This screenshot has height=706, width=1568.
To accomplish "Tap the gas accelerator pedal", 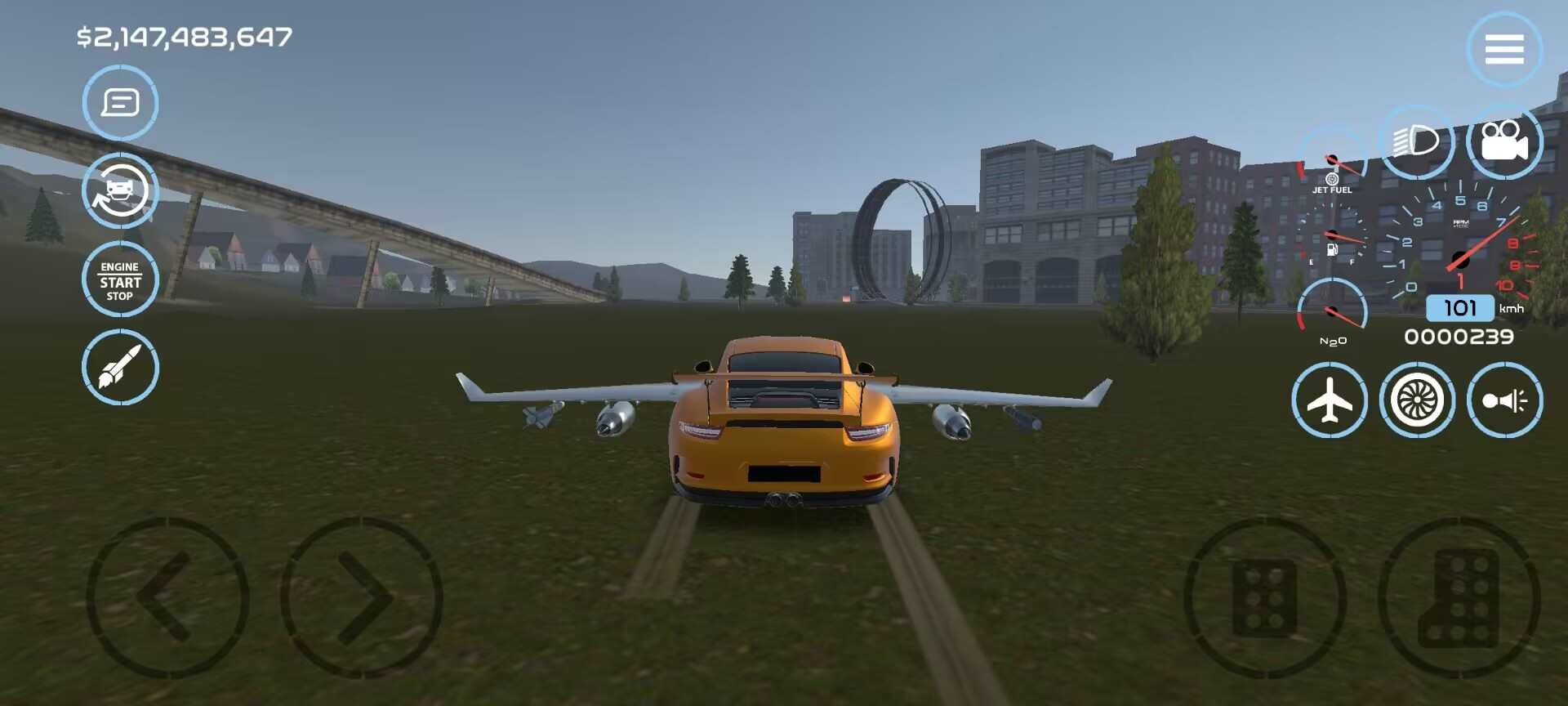I will 1459,599.
